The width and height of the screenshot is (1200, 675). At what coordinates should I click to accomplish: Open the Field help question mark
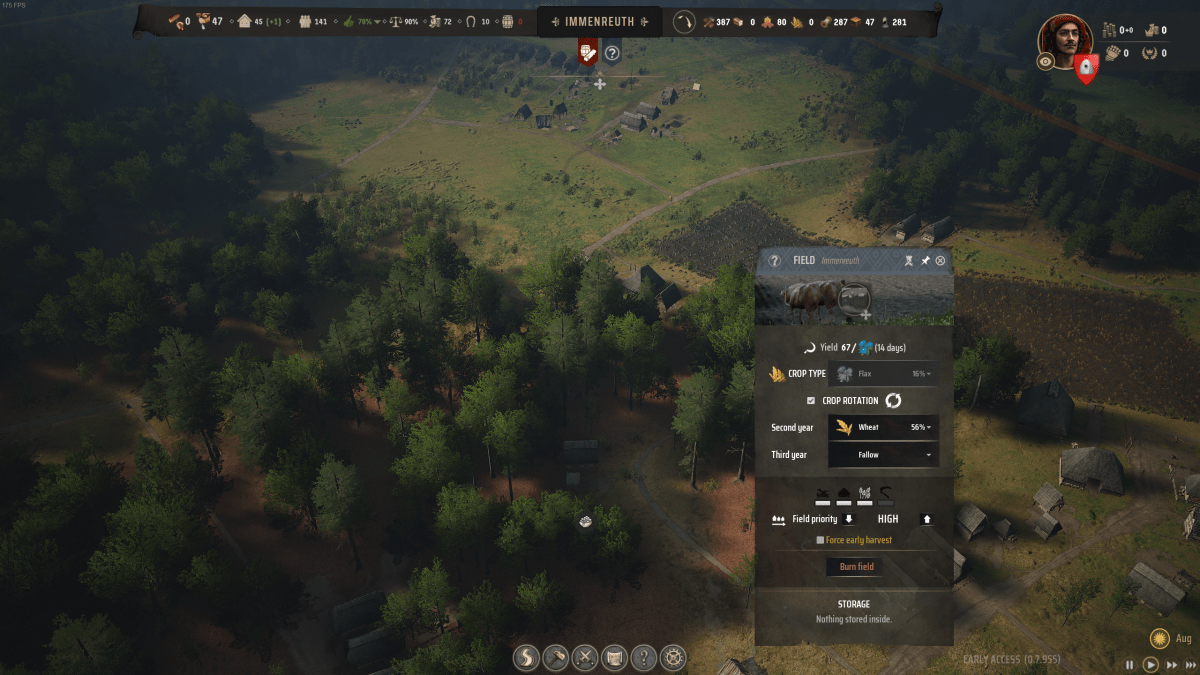coord(774,260)
